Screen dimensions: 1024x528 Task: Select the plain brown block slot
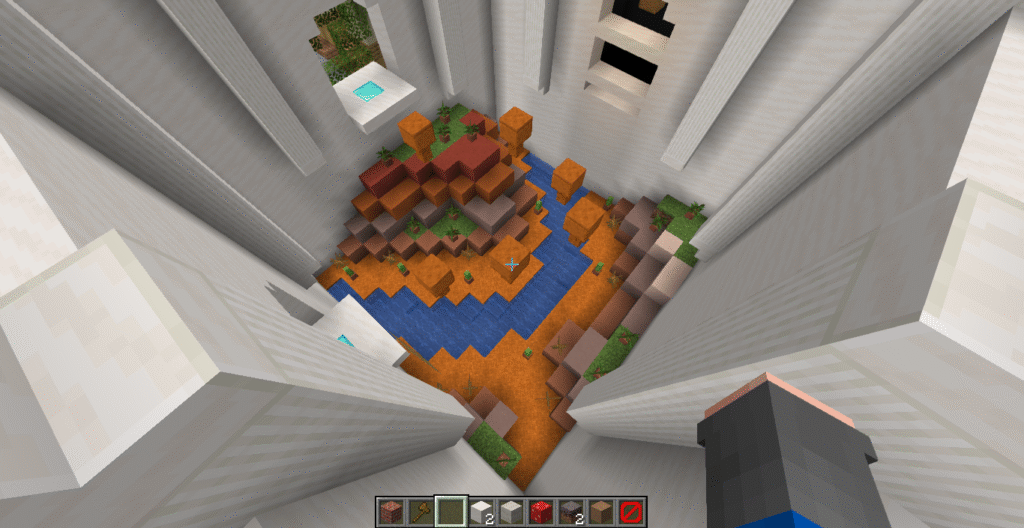point(601,511)
